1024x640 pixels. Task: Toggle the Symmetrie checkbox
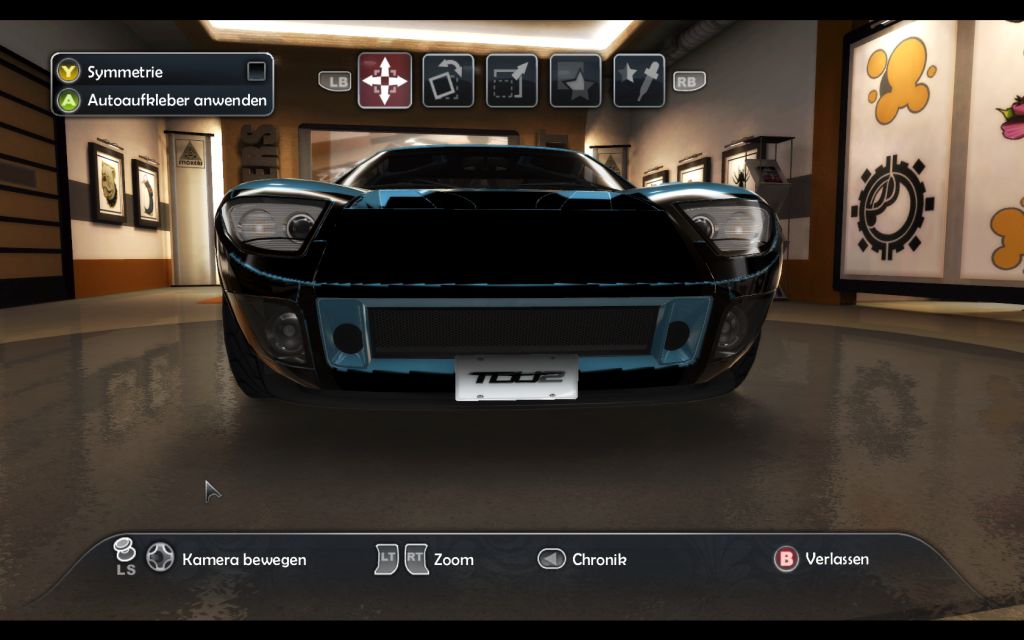coord(257,71)
